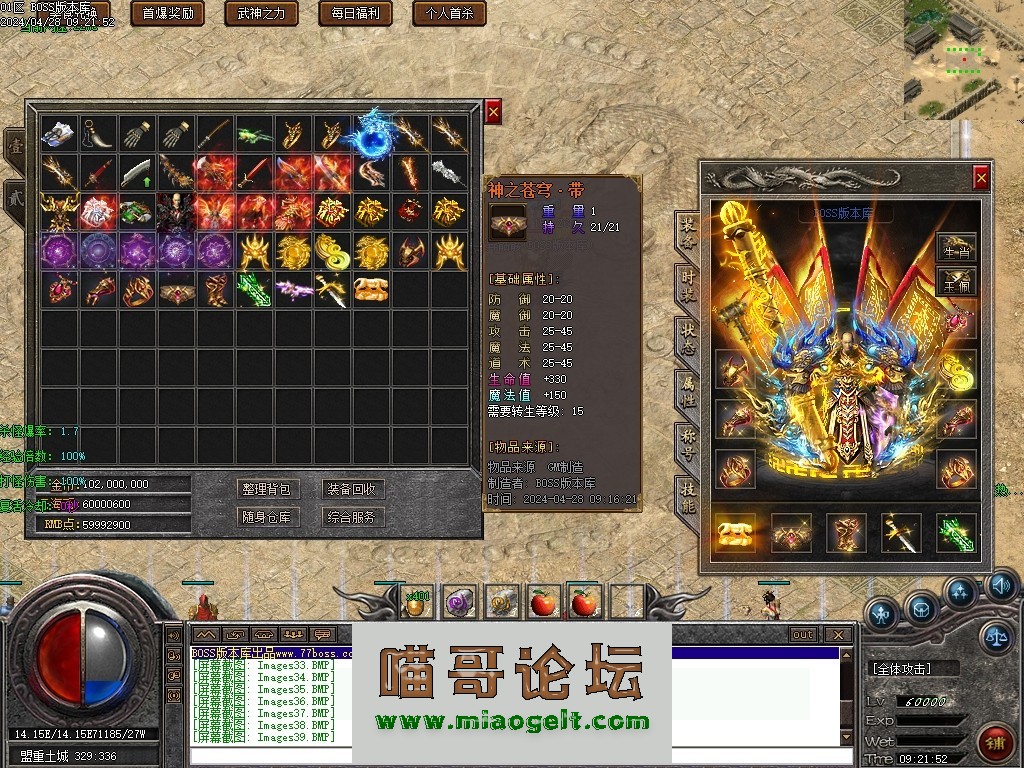Click the 整理背包 sort bag button

tap(266, 489)
